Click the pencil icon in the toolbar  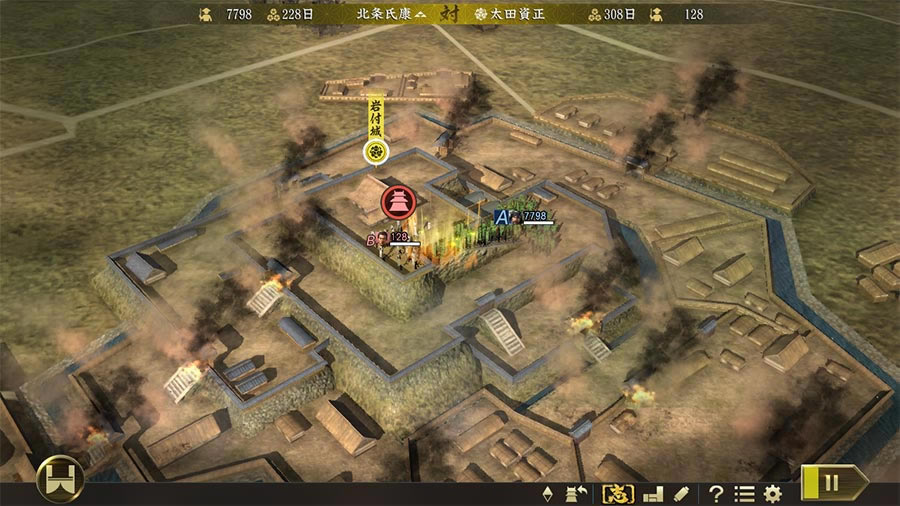(681, 493)
